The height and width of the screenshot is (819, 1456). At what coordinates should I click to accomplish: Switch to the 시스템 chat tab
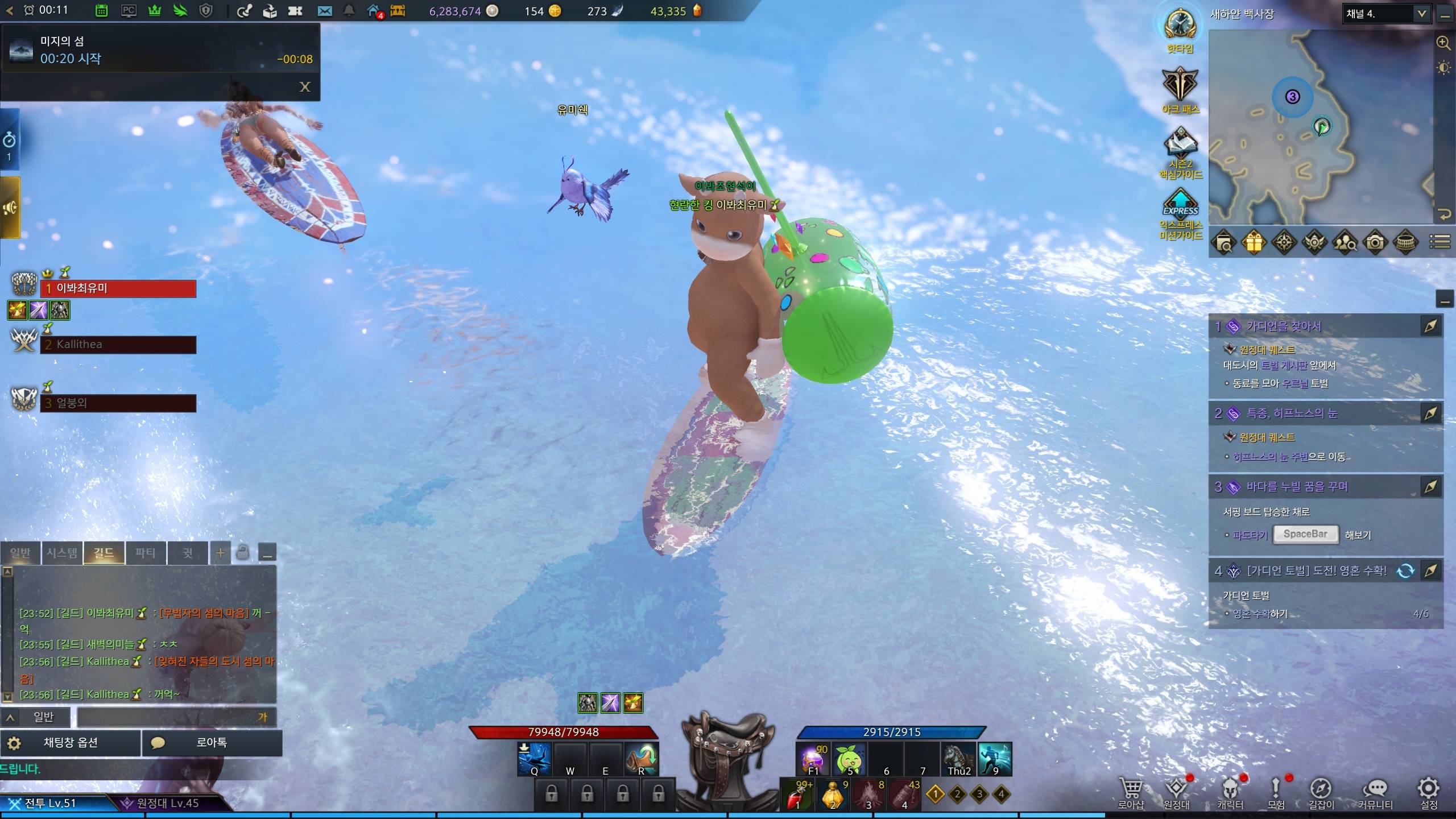(61, 552)
